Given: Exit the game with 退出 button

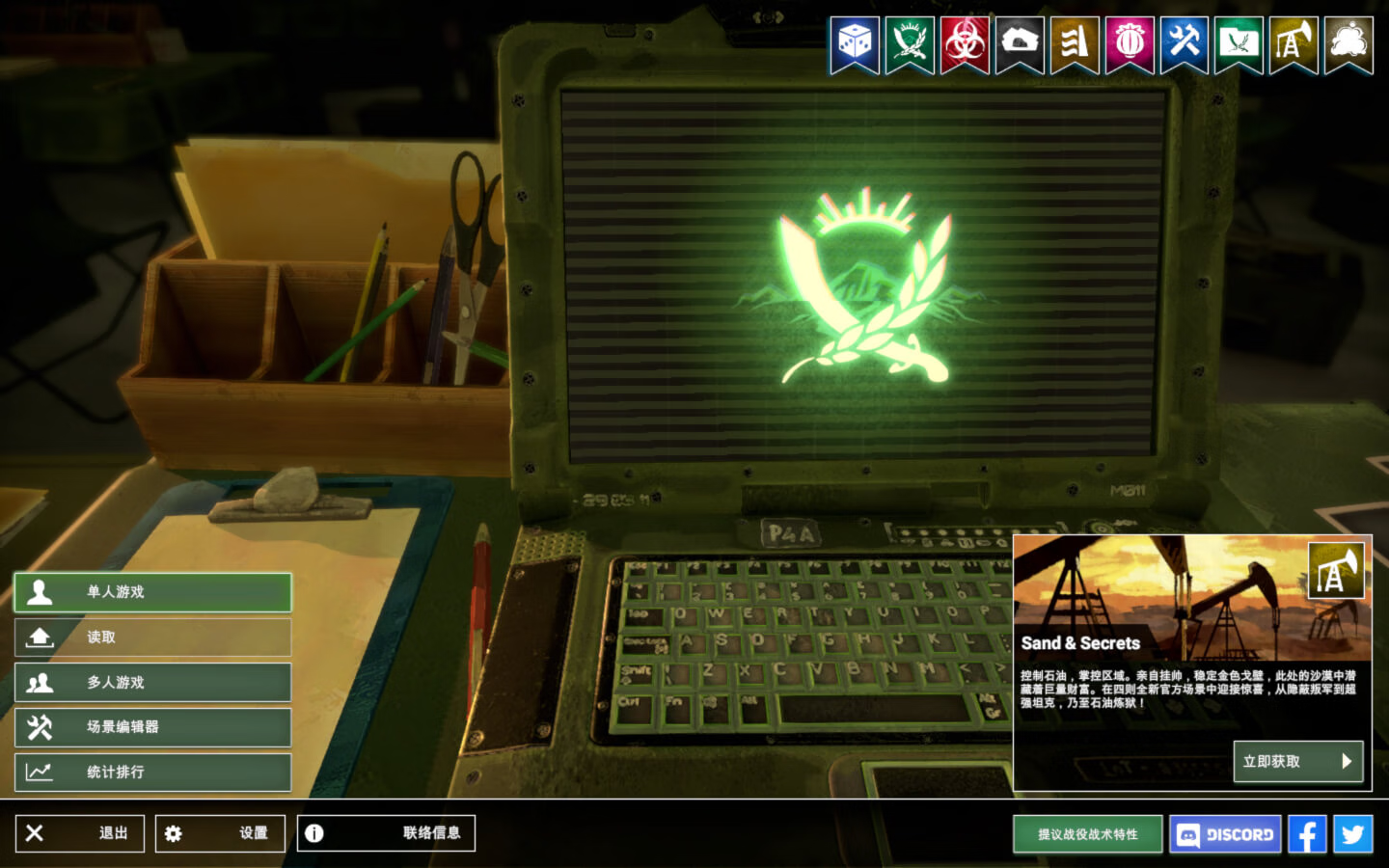Looking at the screenshot, I should pos(79,833).
